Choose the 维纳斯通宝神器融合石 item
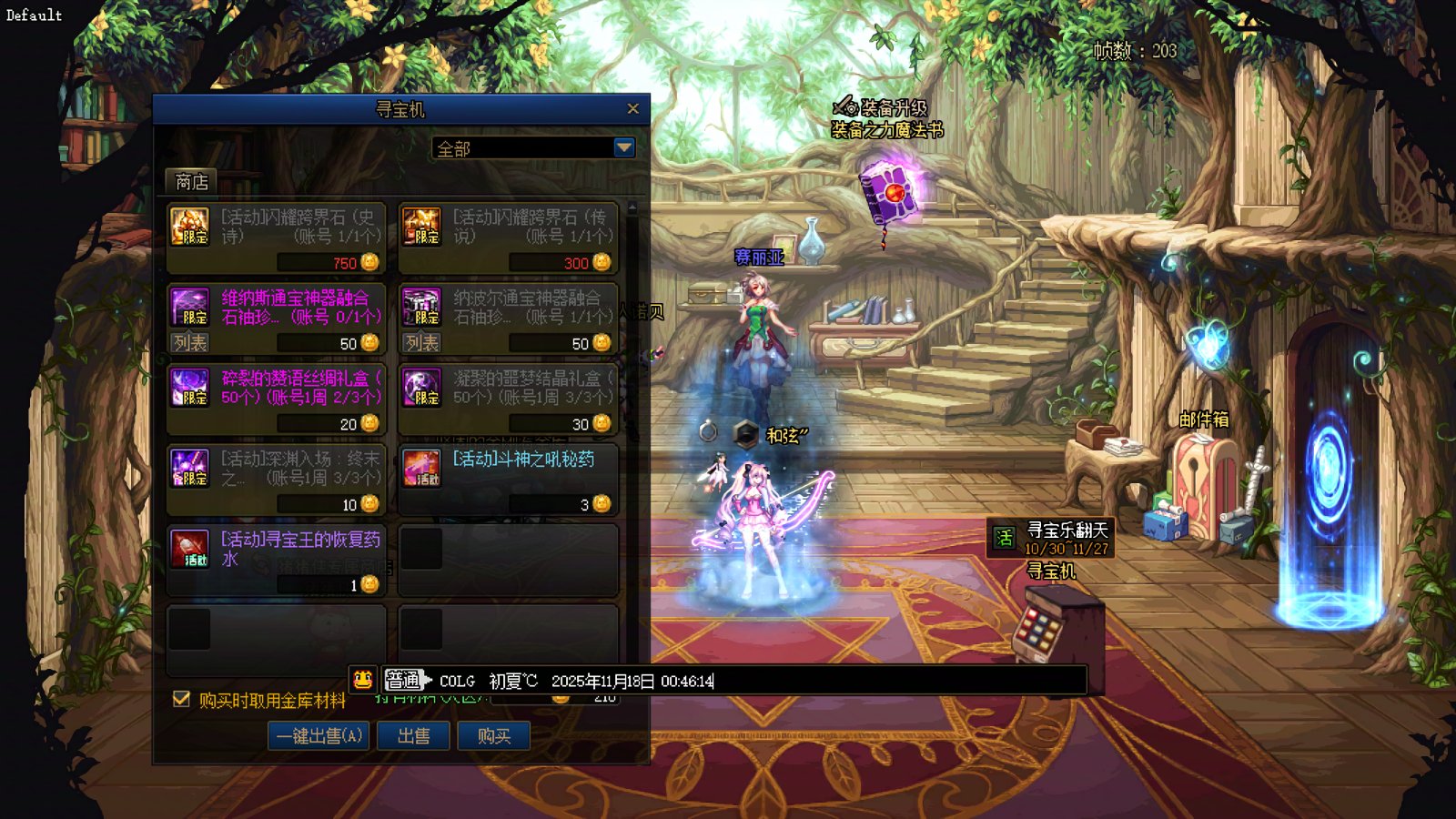Image resolution: width=1456 pixels, height=819 pixels. tap(276, 308)
